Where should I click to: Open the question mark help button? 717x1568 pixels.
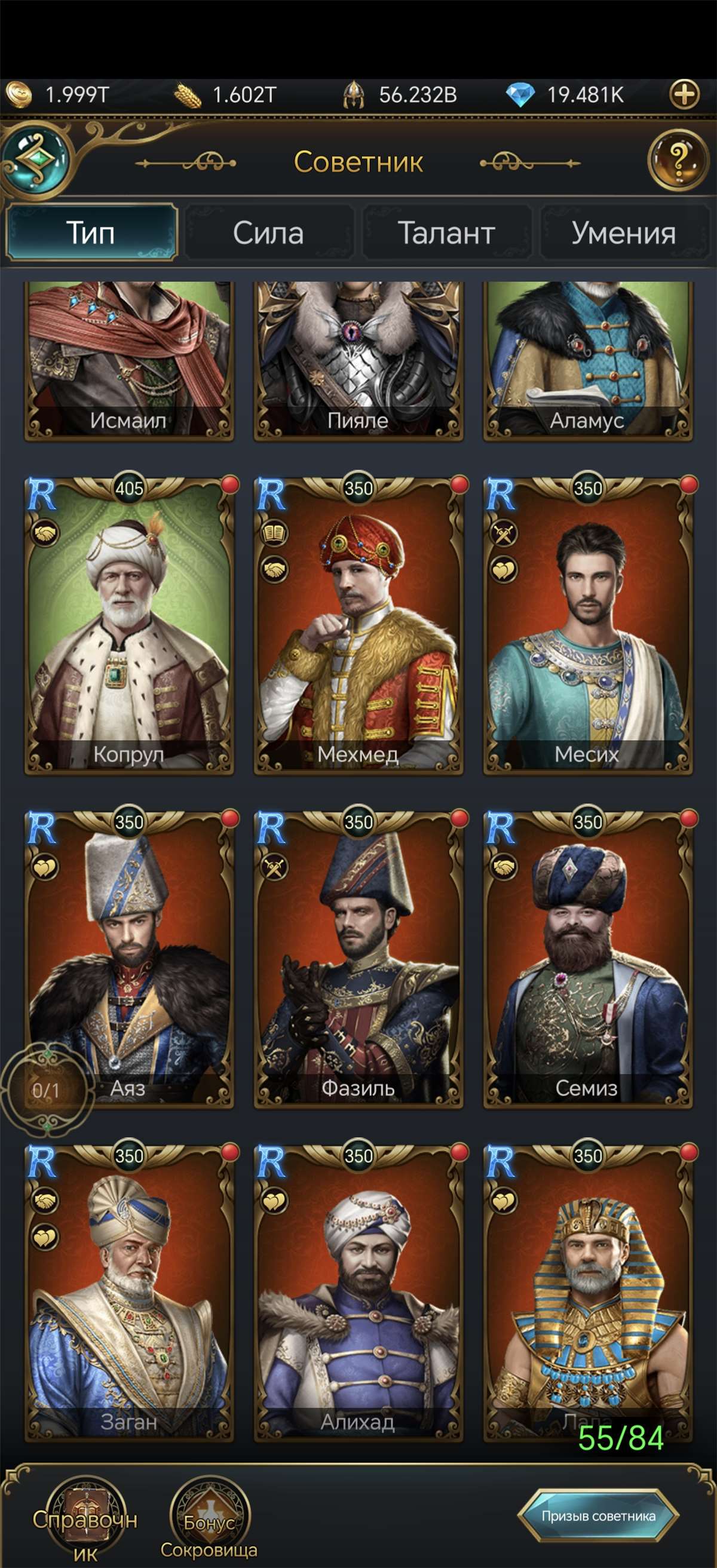pos(678,161)
